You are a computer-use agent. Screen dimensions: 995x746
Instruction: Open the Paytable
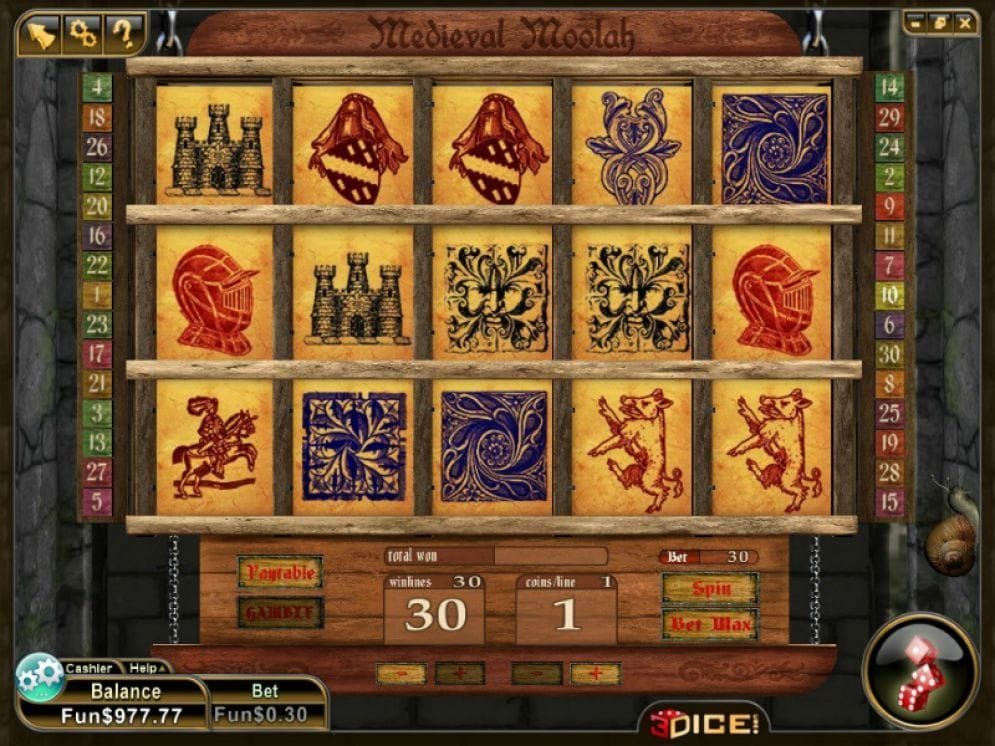(x=280, y=573)
